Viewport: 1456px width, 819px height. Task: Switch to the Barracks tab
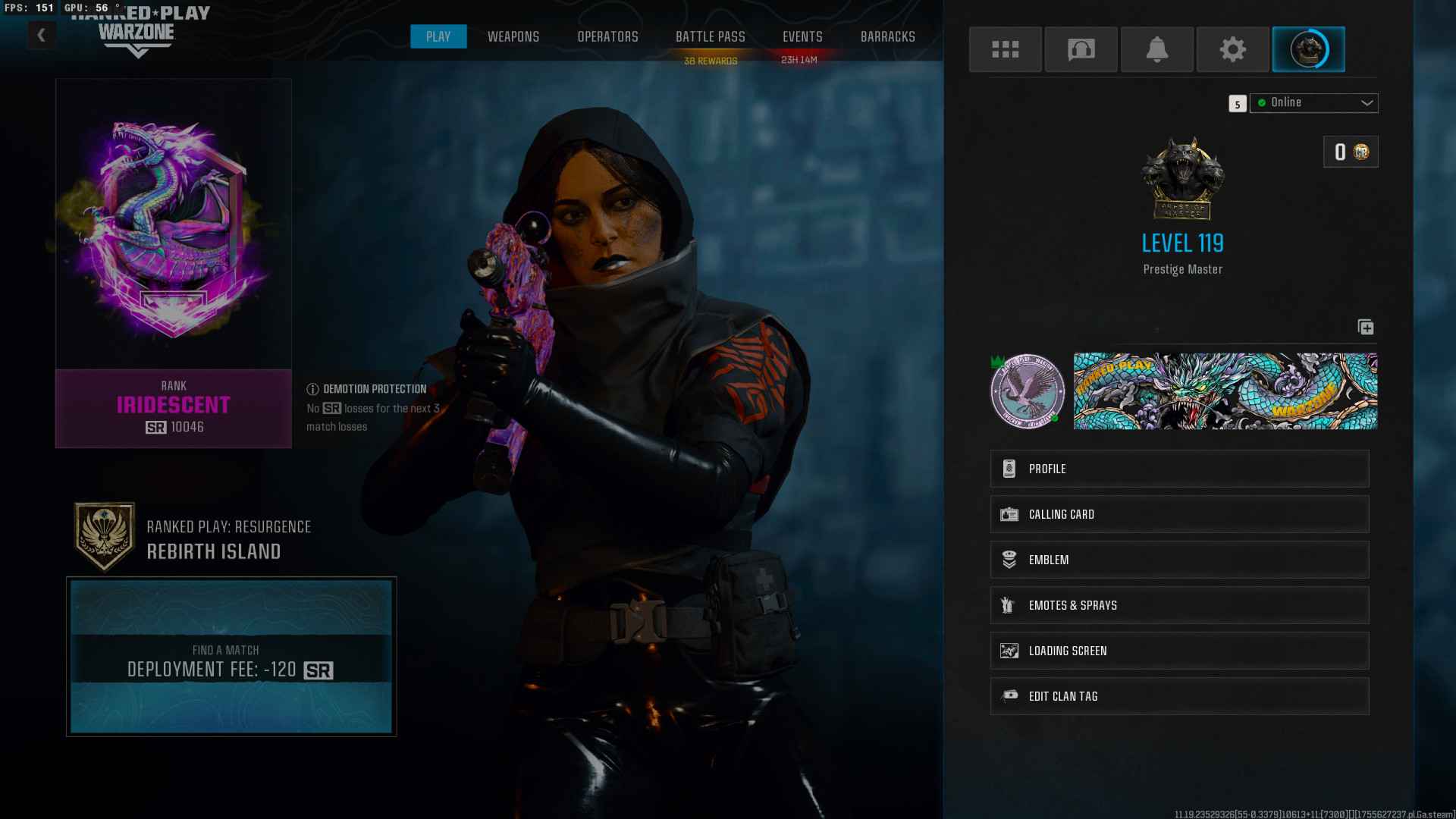click(x=887, y=36)
